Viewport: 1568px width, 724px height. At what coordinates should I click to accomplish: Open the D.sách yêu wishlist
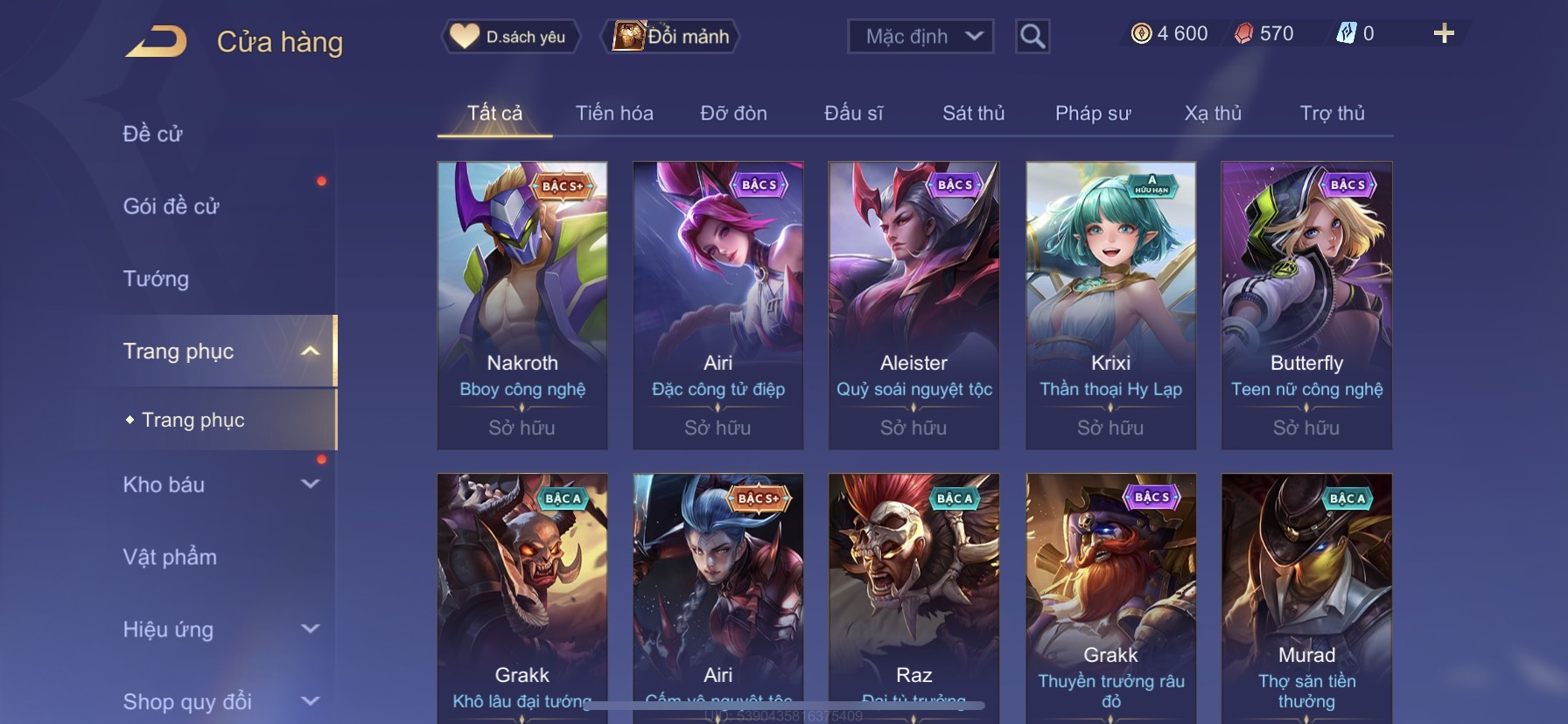pos(510,37)
